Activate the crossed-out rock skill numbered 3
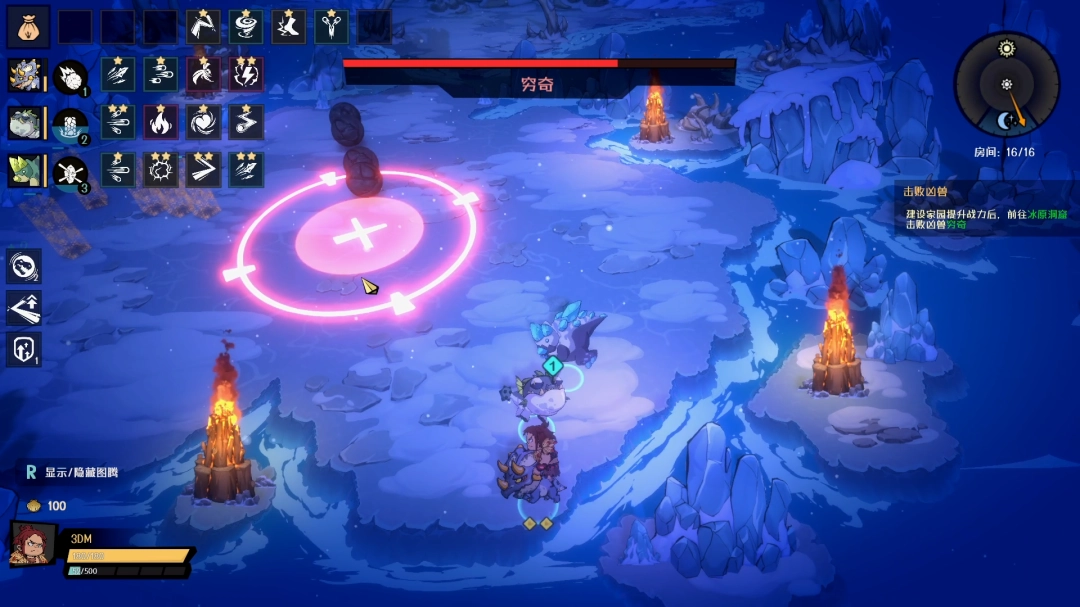 (x=69, y=172)
